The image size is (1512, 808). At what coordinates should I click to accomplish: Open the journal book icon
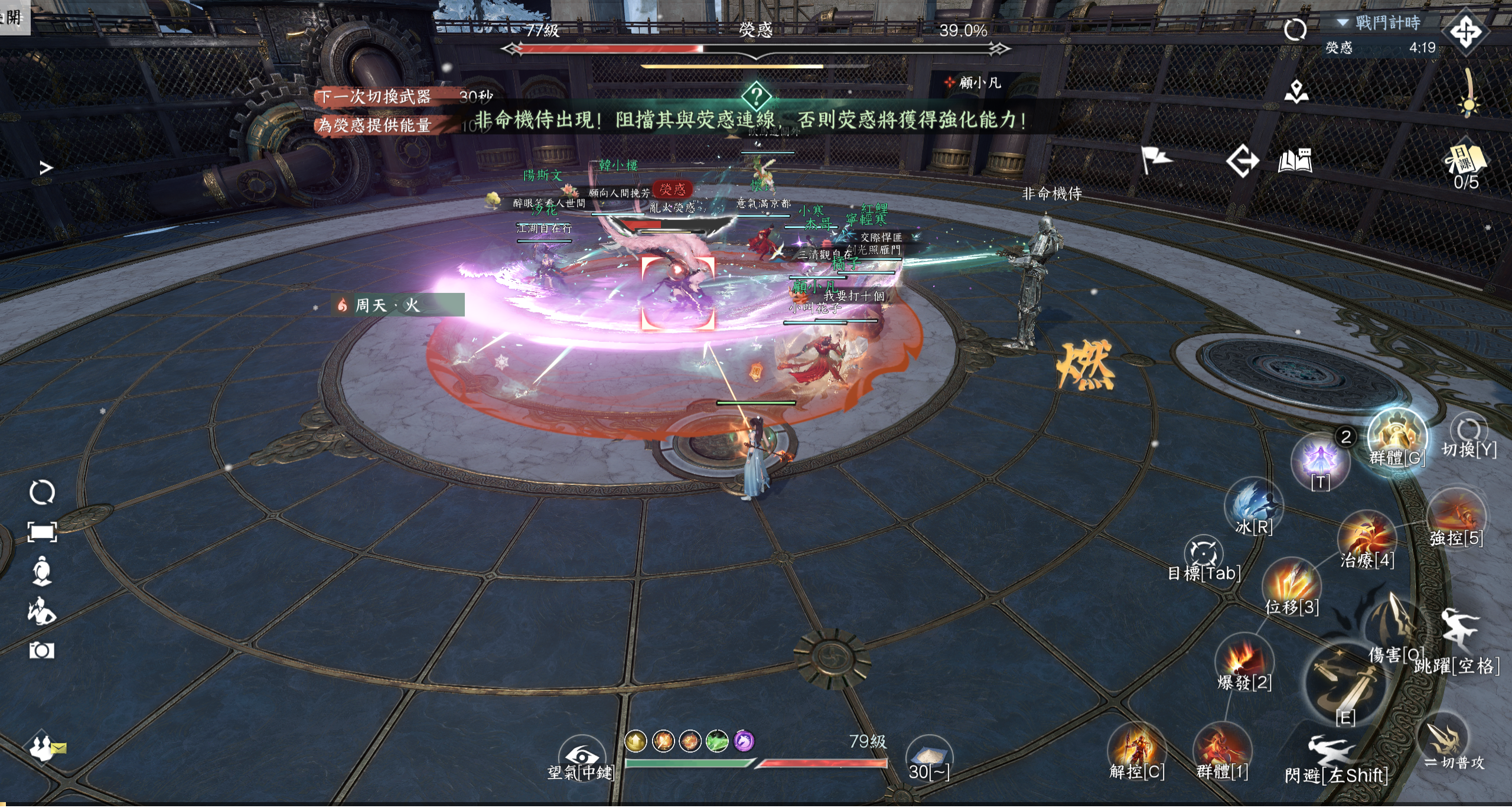[x=1295, y=161]
